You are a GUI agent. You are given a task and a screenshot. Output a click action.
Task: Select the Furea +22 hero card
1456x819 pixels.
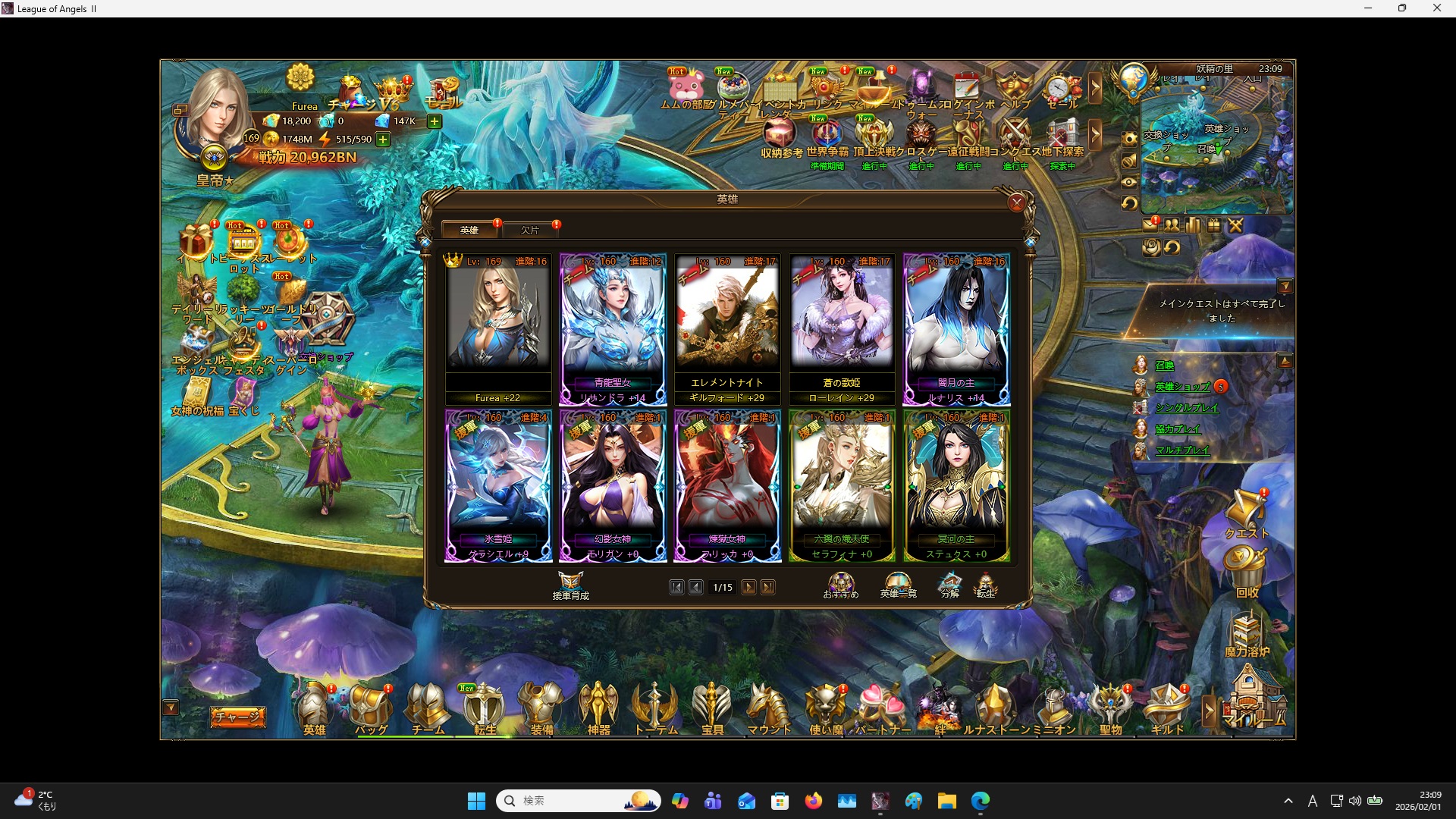(498, 326)
